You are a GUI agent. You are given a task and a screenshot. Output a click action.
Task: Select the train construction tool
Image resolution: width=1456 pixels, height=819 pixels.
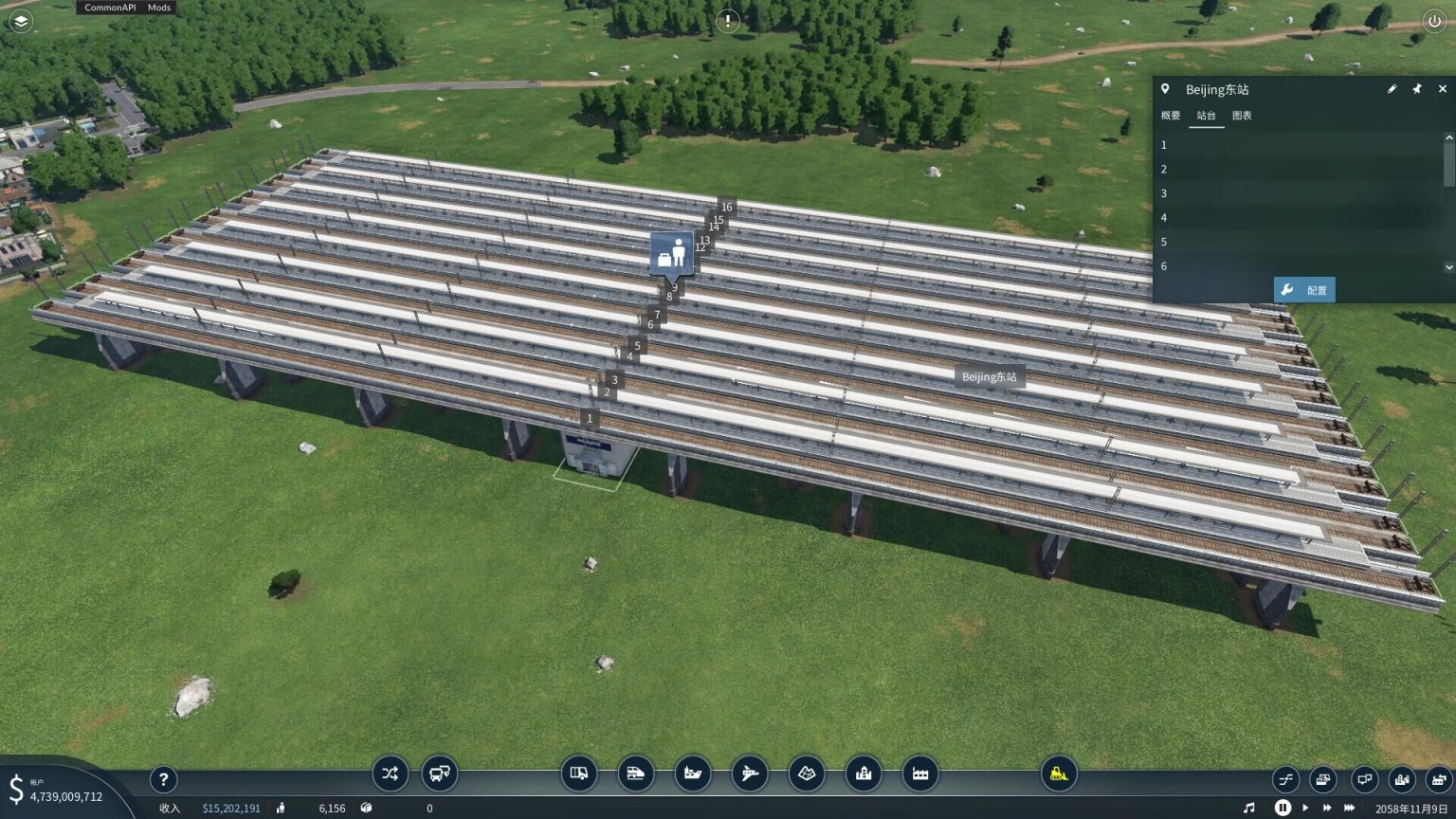coord(637,773)
